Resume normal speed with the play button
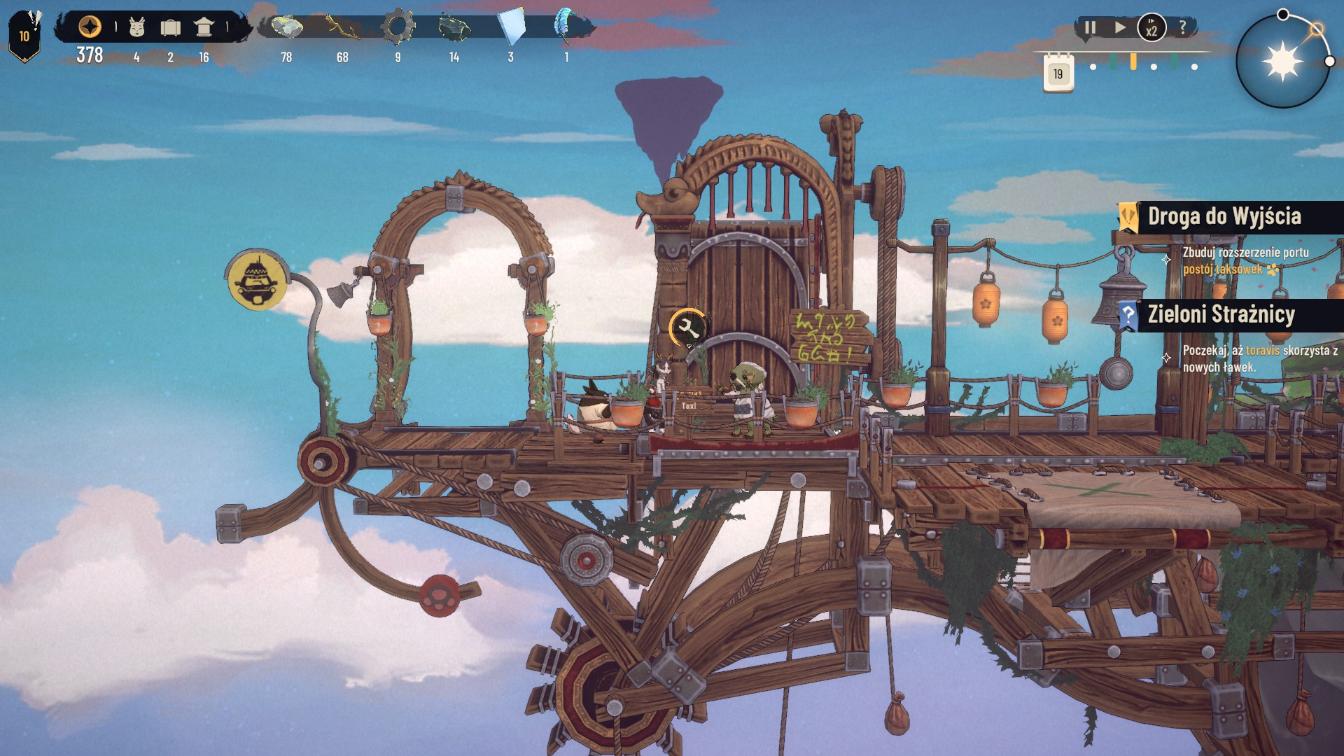The width and height of the screenshot is (1344, 756). click(1121, 28)
